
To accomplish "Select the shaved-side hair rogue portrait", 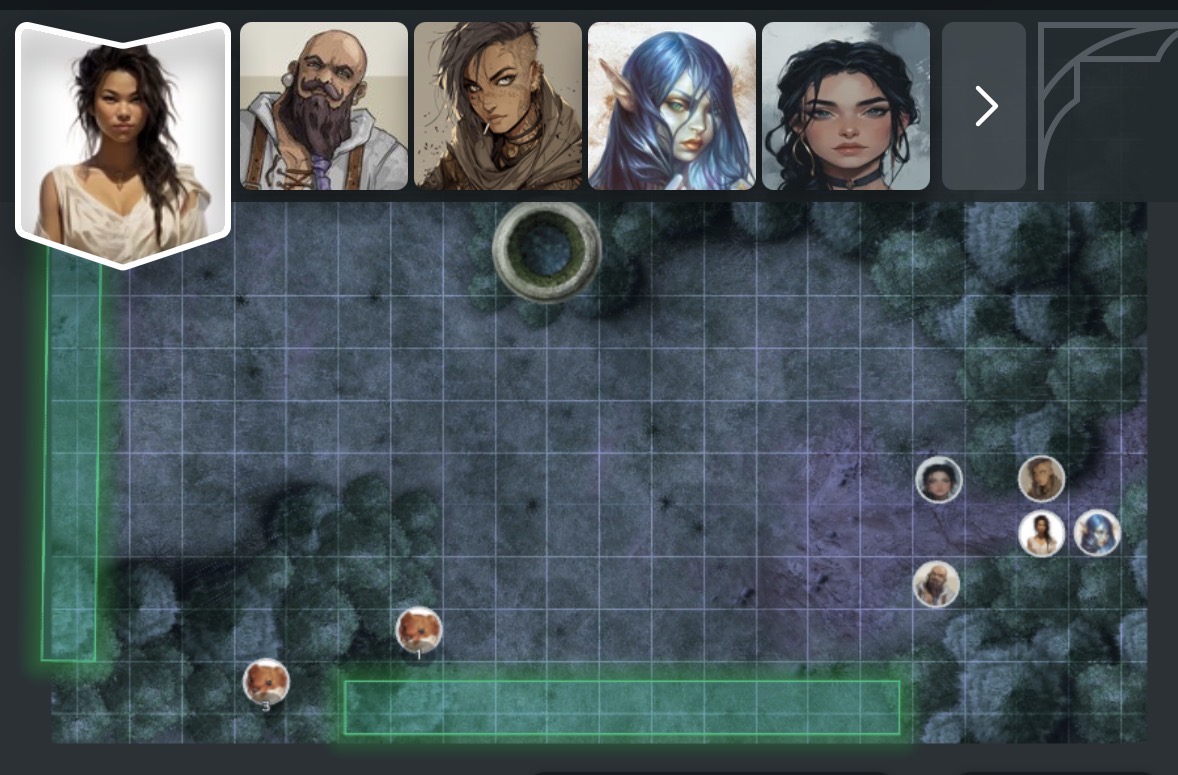I will point(498,106).
